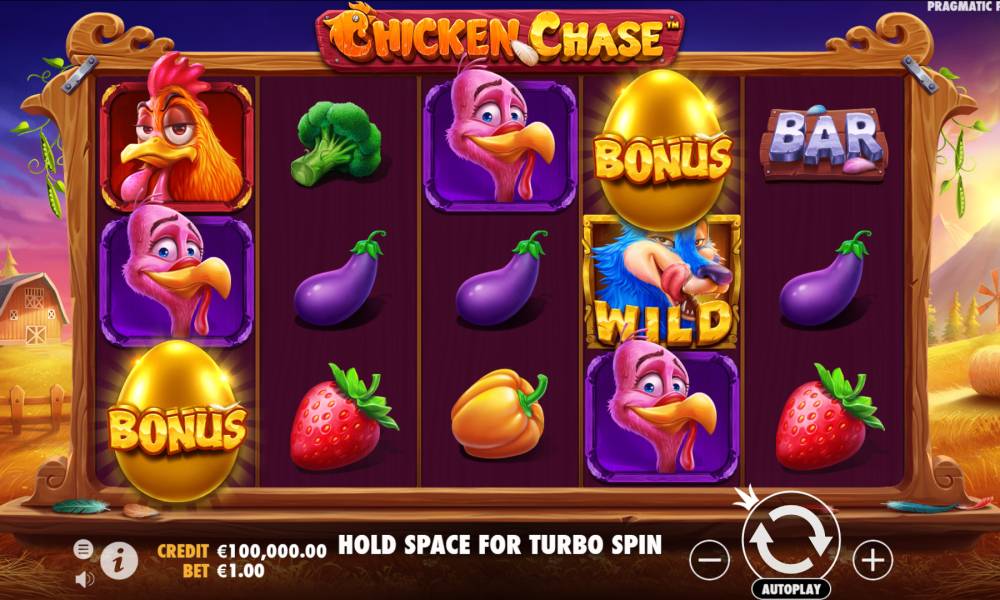
Task: Open the Autoplay options
Action: click(x=791, y=588)
